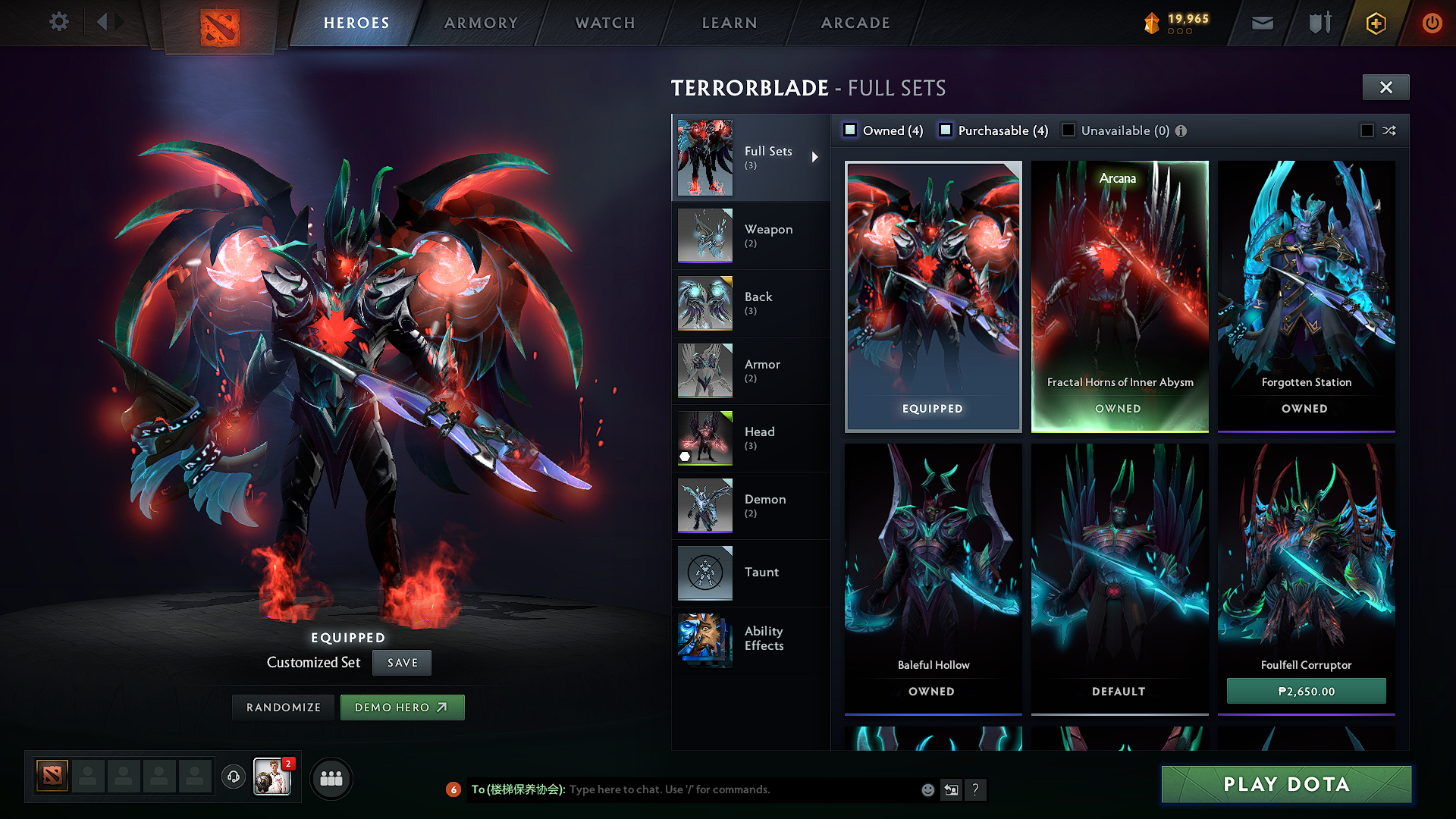Save the customized set
This screenshot has width=1456, height=819.
click(402, 663)
